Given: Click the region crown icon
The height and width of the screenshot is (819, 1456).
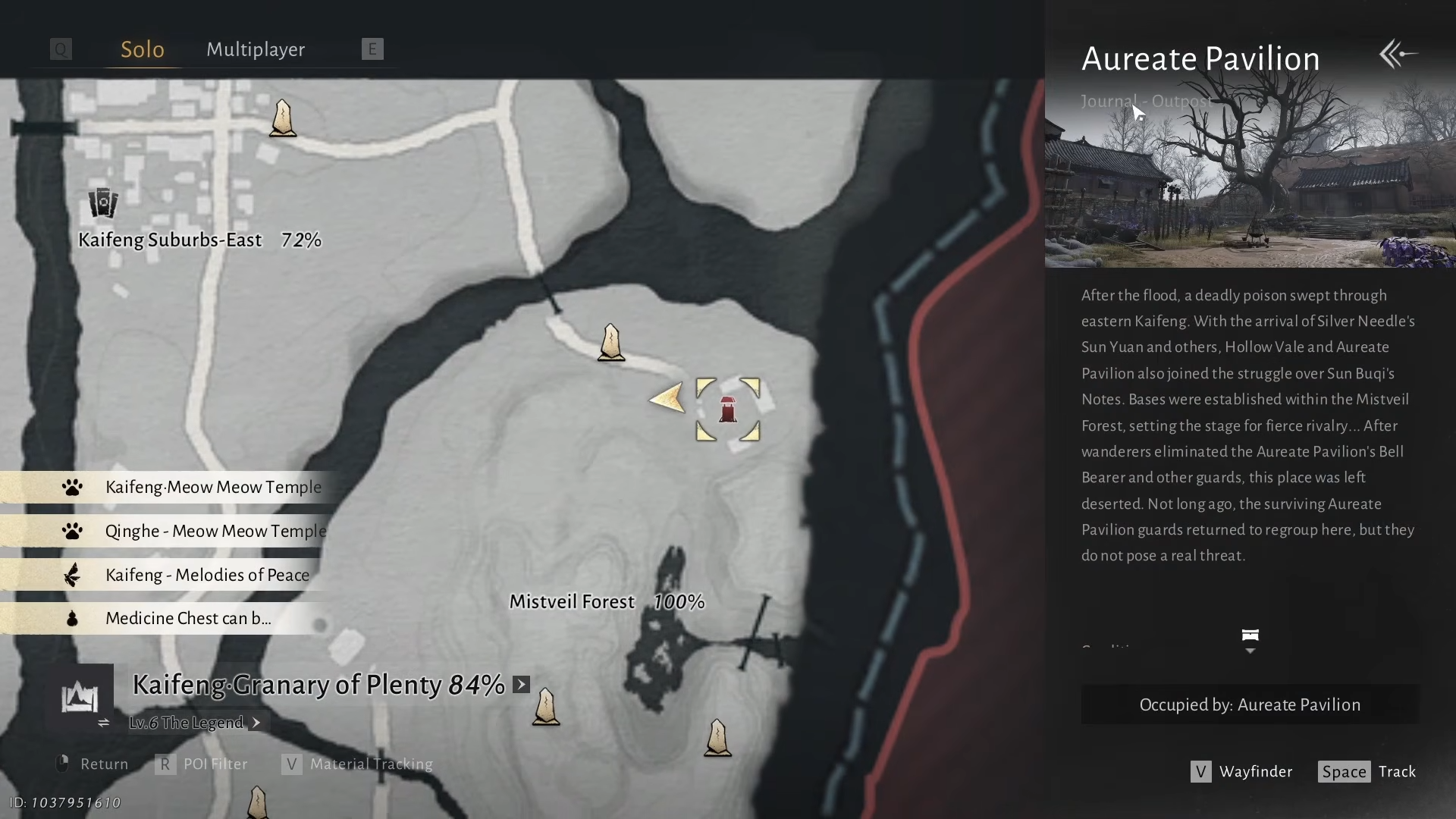Looking at the screenshot, I should [80, 697].
